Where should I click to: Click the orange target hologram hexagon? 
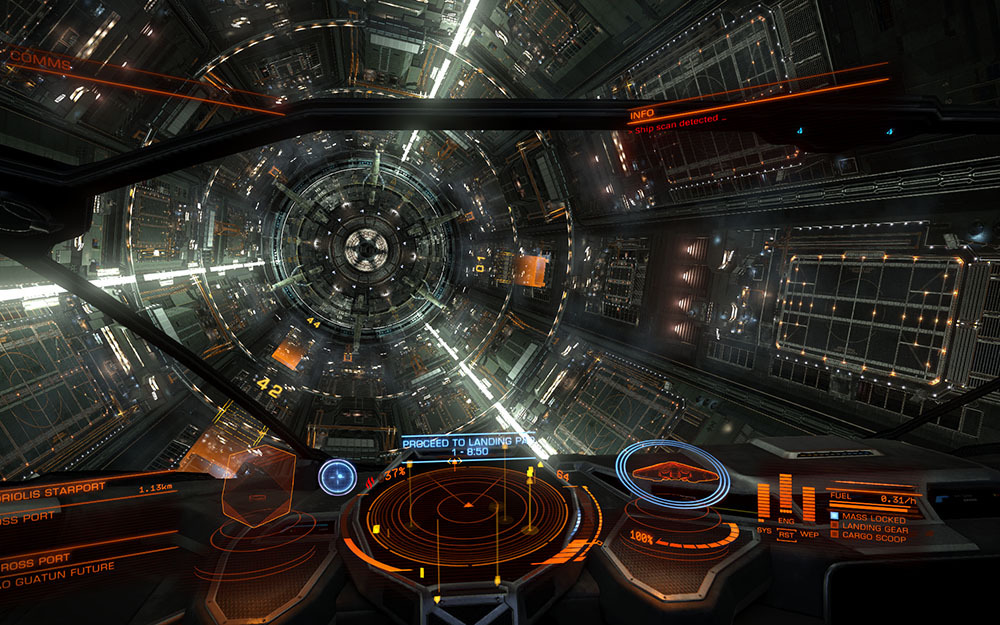[259, 486]
